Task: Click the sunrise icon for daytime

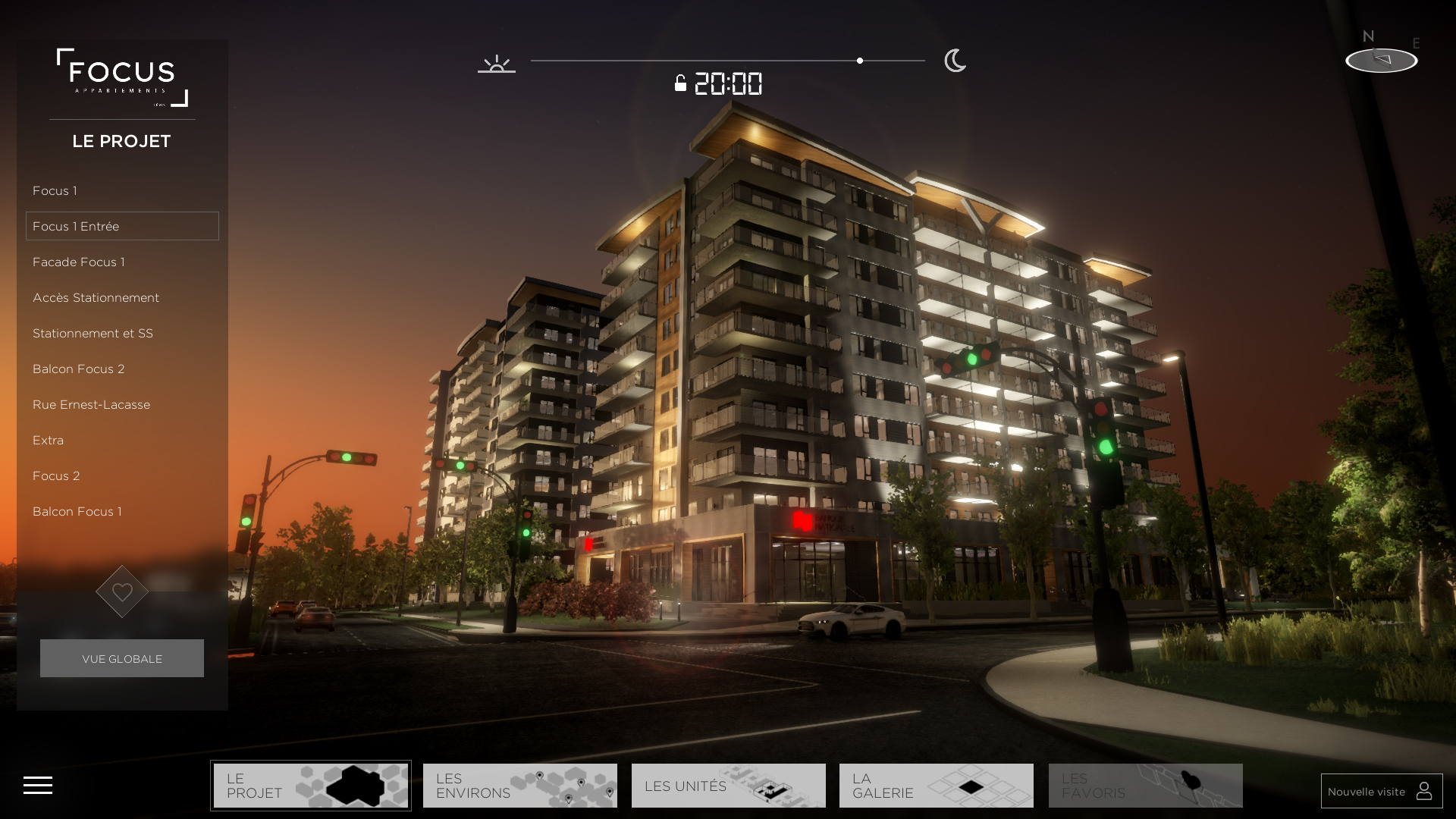Action: point(497,64)
